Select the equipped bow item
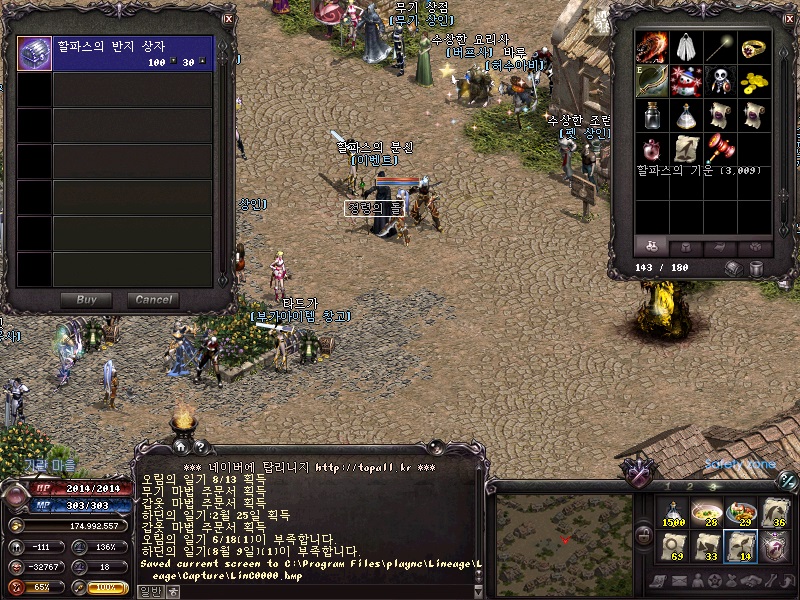Image resolution: width=800 pixels, height=600 pixels. 653,81
